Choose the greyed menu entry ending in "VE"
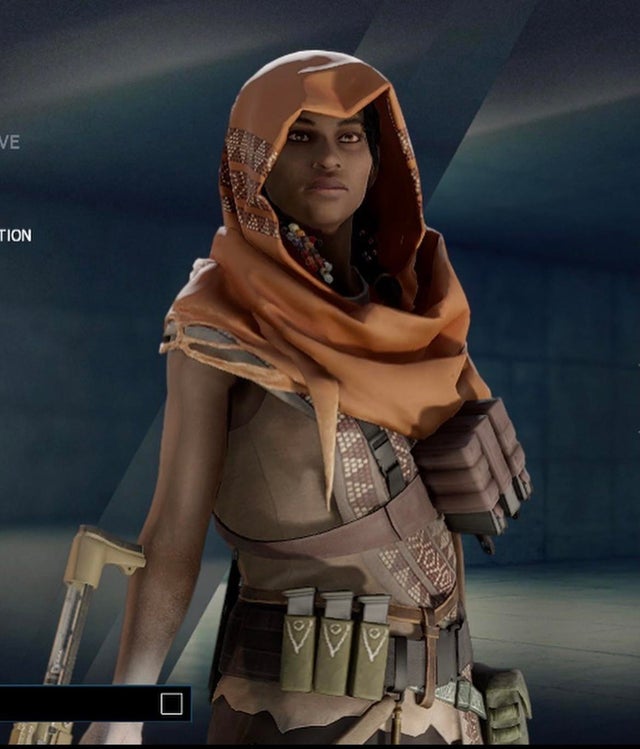The height and width of the screenshot is (749, 640). point(9,142)
